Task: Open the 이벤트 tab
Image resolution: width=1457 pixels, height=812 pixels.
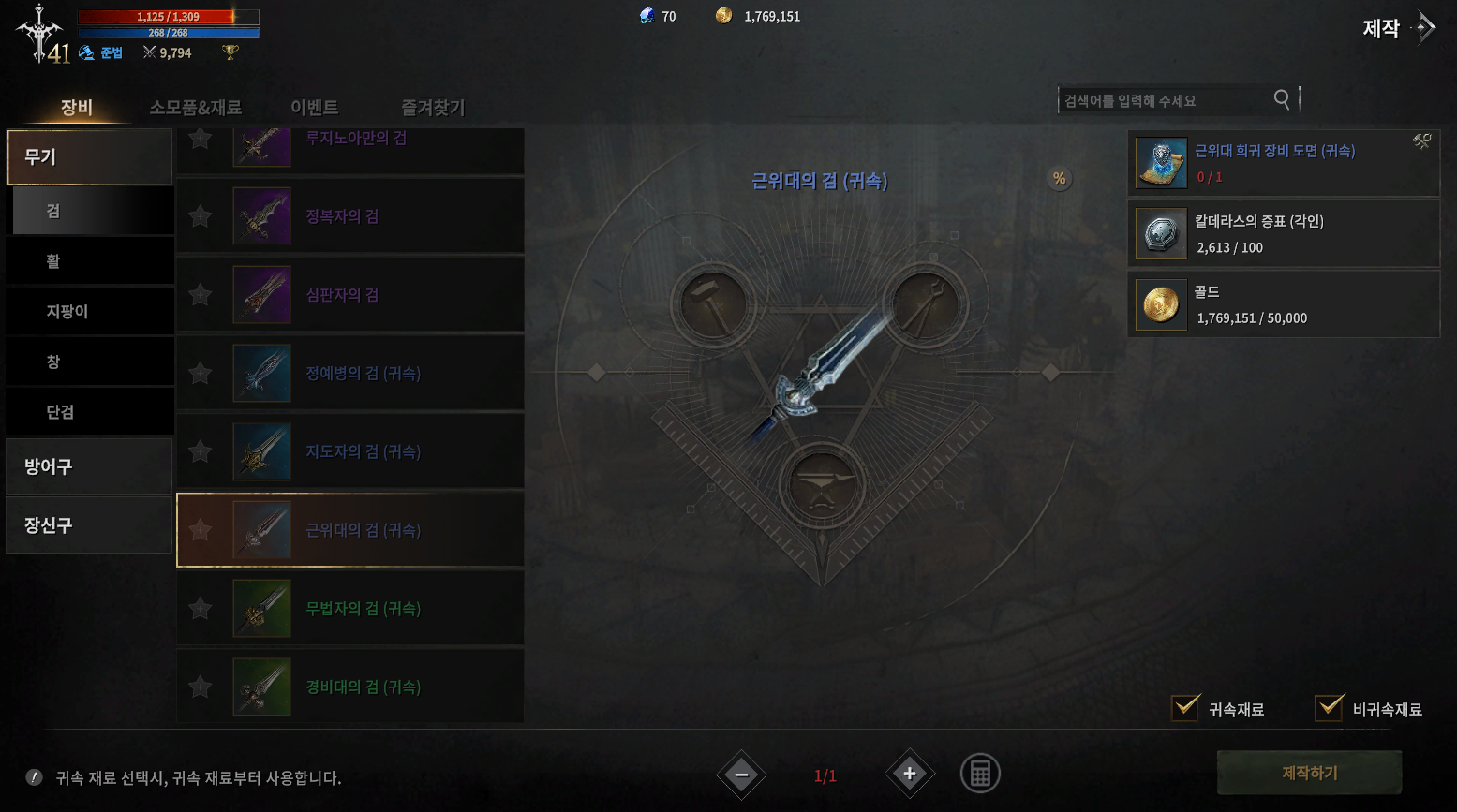Action: click(314, 108)
